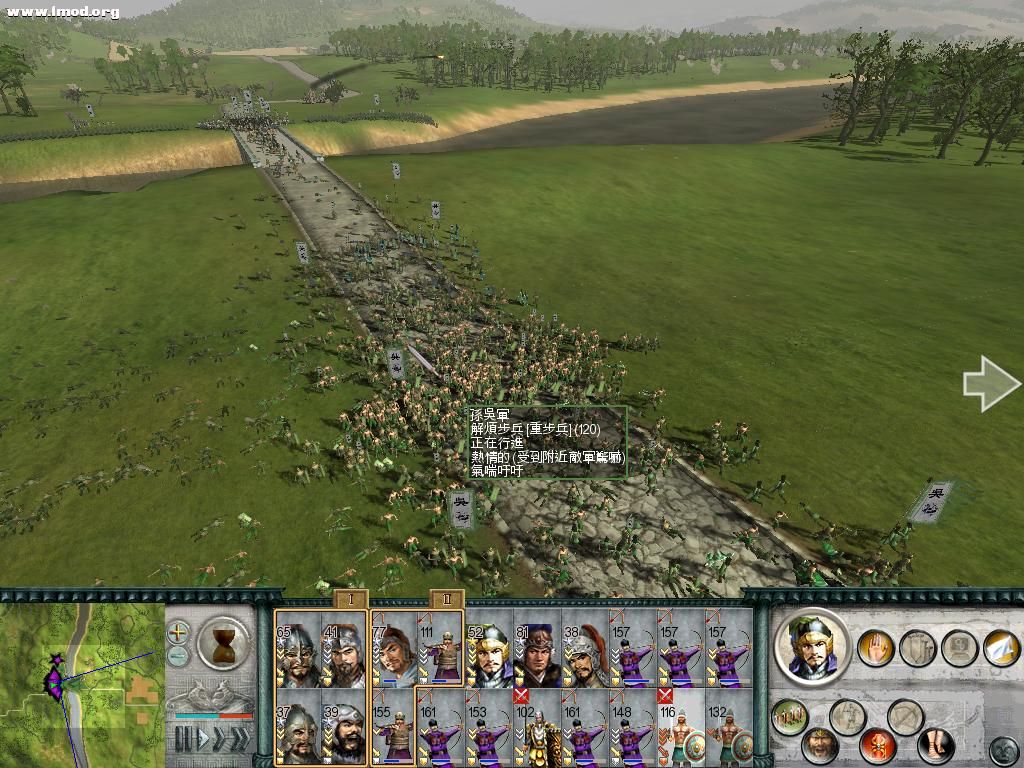Select the crossbow unit card with 111 men

point(441,651)
